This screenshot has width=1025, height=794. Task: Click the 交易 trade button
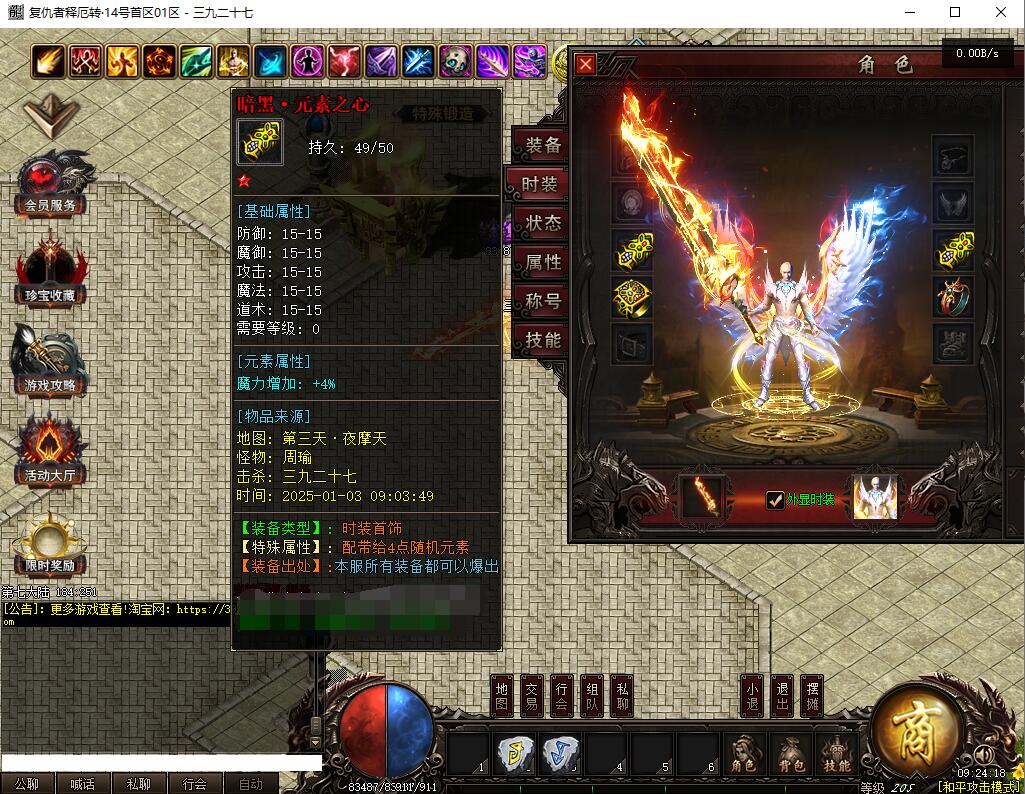click(x=533, y=696)
